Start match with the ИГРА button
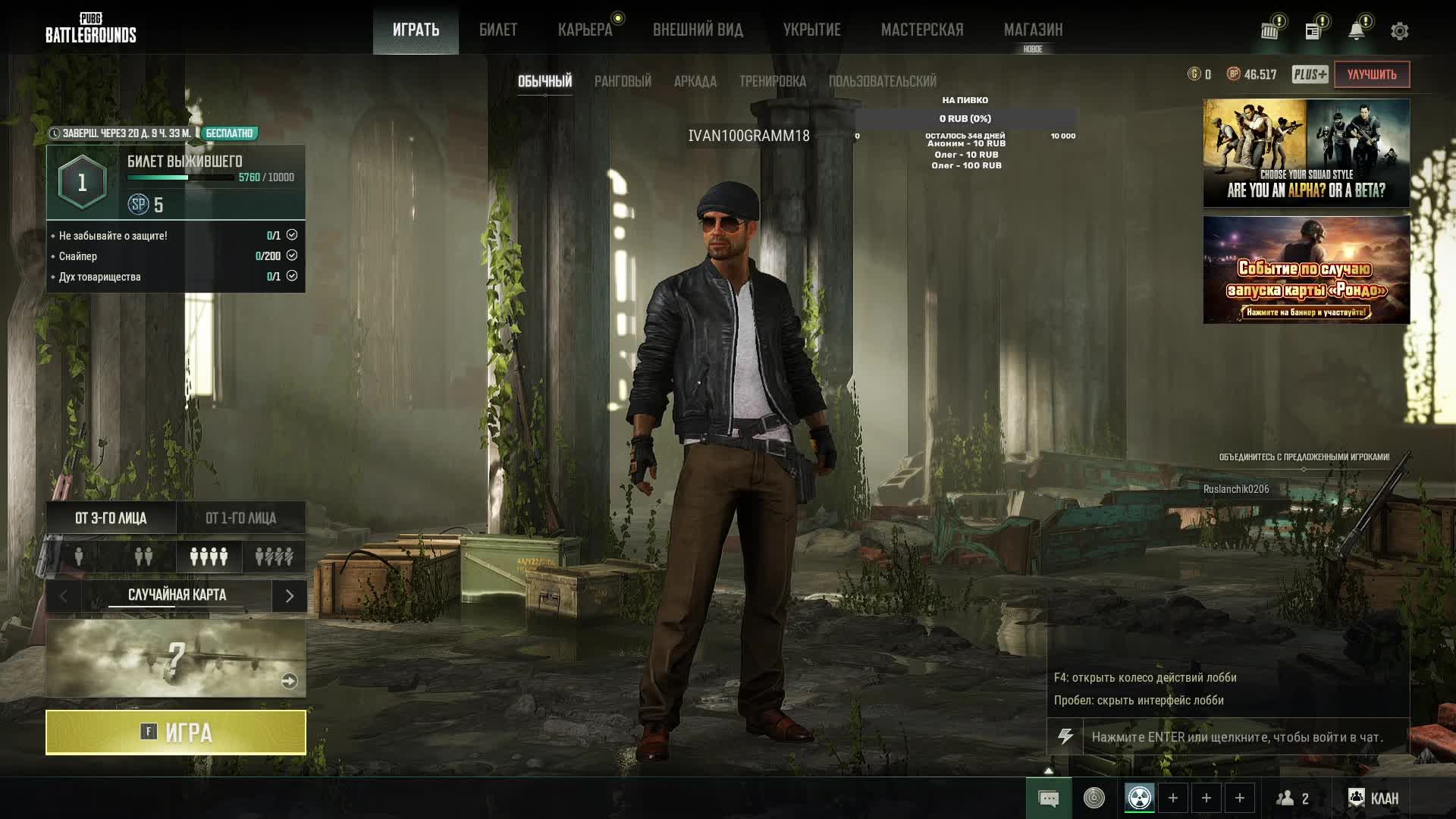The height and width of the screenshot is (819, 1456). pos(176,733)
